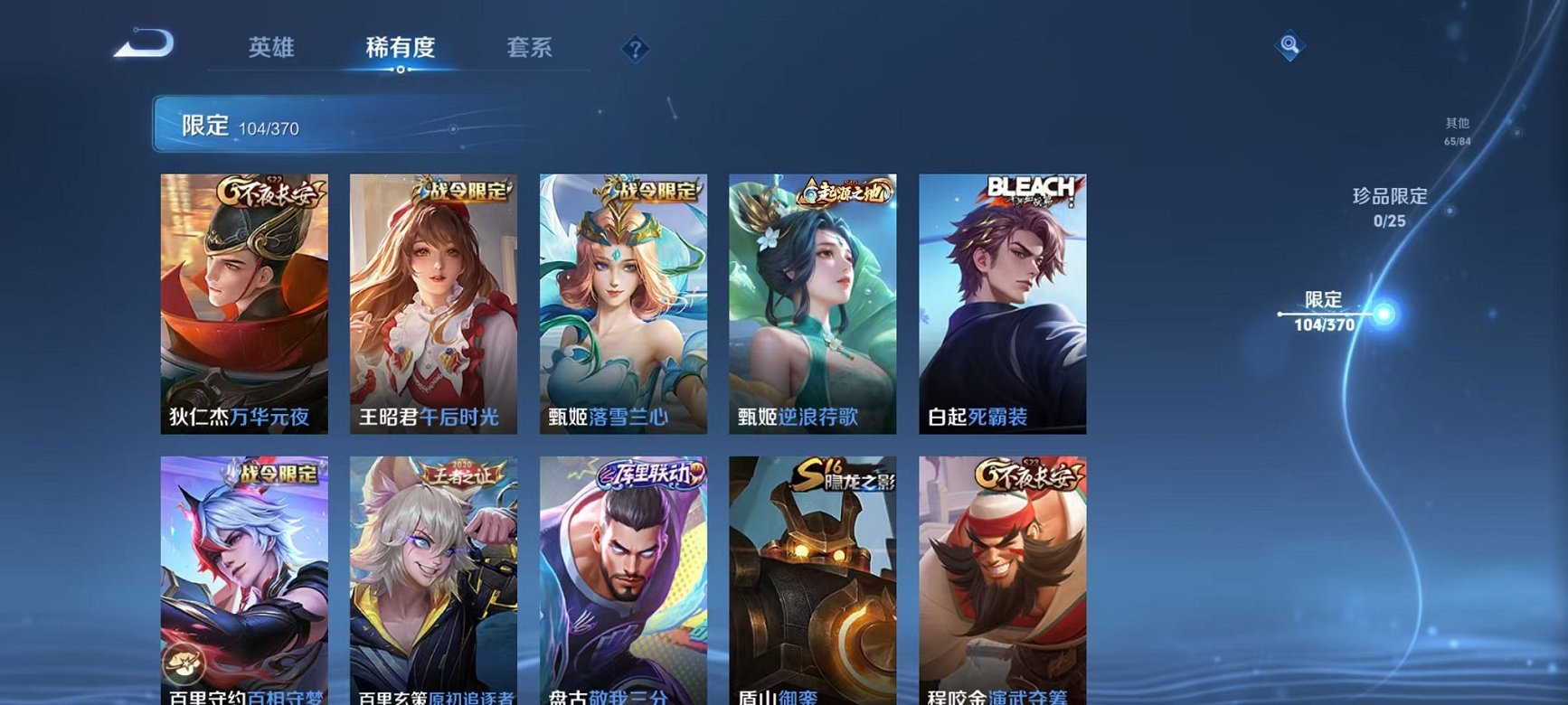Switch to the 英雄 tab

(273, 49)
